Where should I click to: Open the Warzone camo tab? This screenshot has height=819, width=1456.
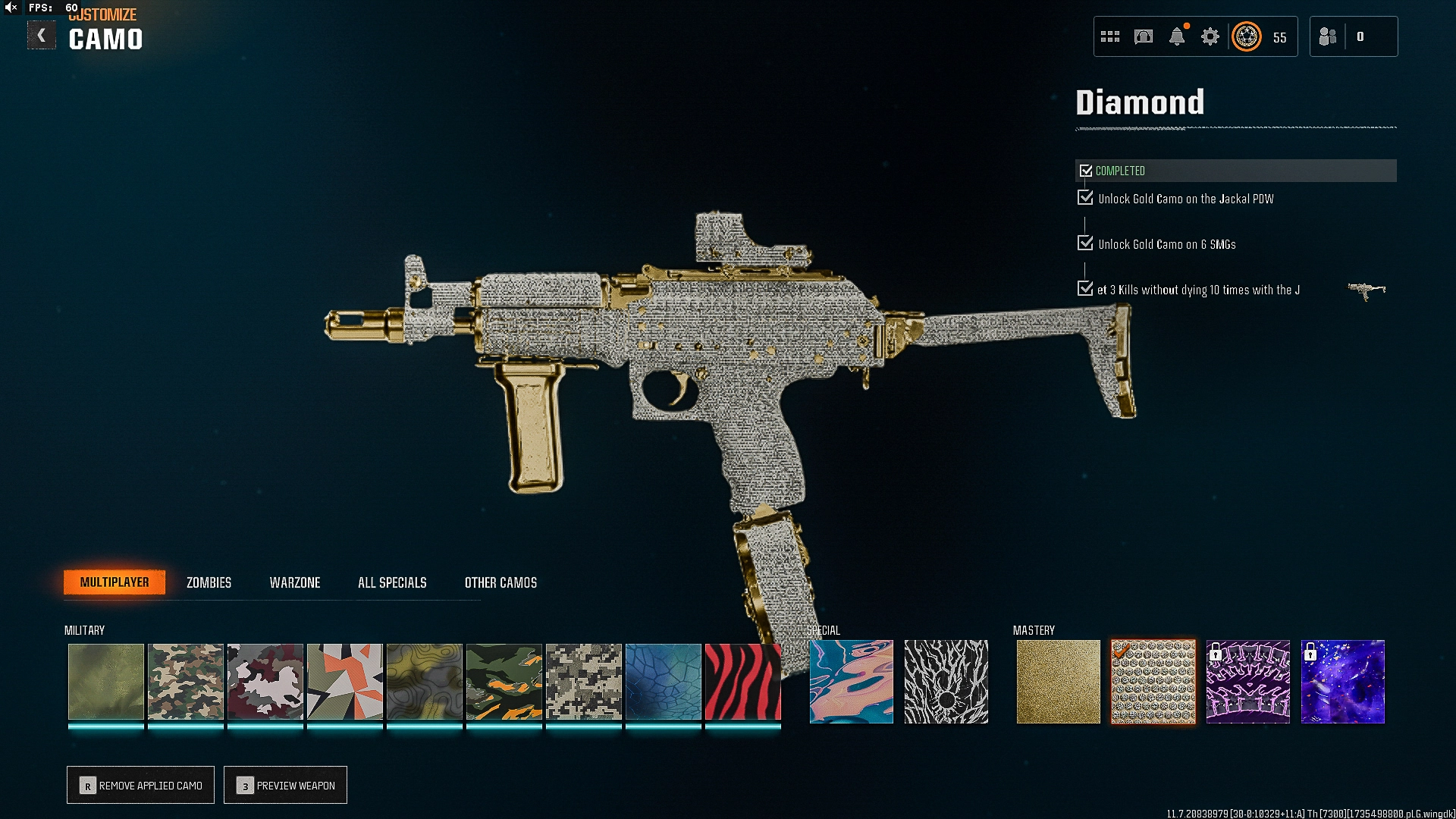pos(295,582)
